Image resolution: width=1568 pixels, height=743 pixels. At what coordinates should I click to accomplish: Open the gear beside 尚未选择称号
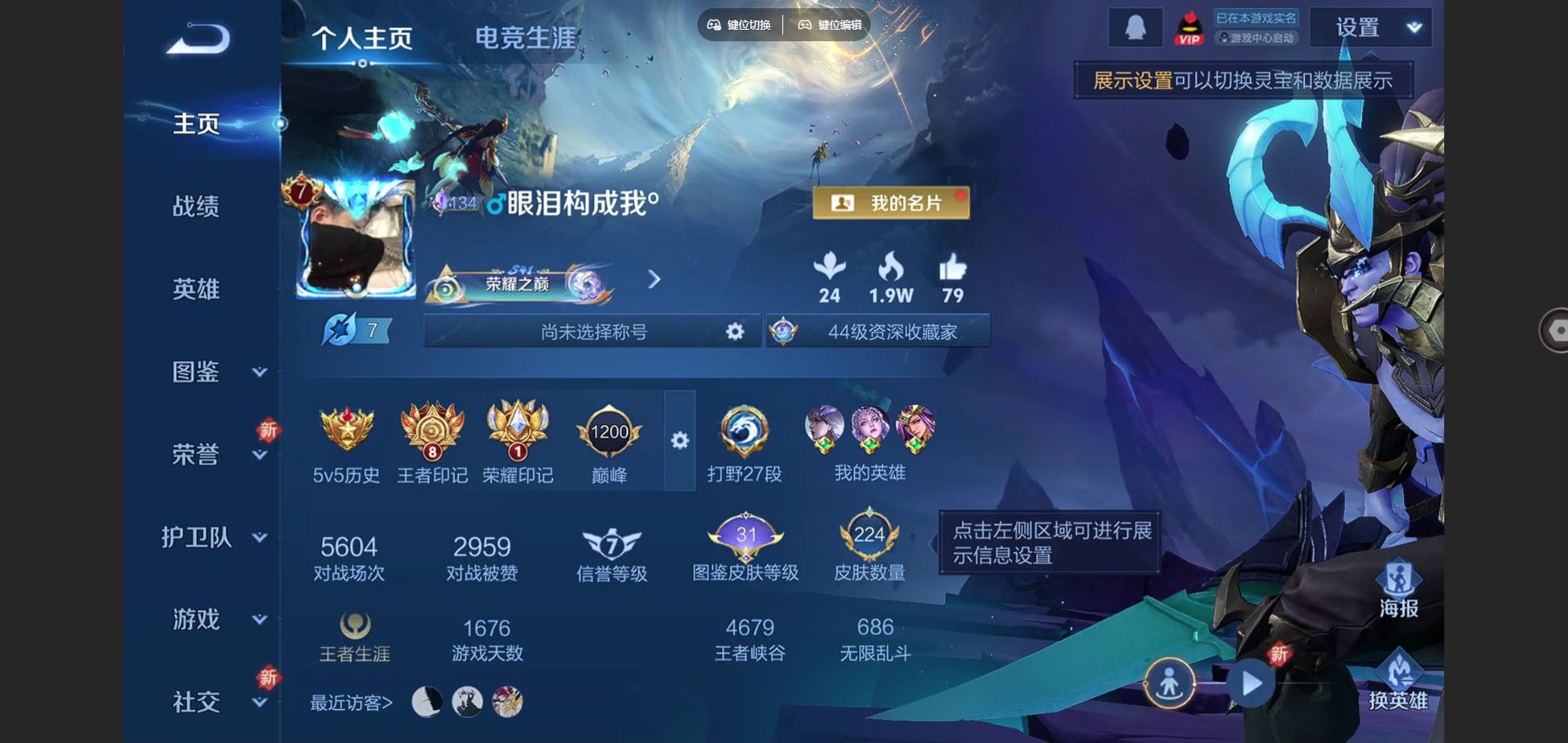[x=733, y=331]
